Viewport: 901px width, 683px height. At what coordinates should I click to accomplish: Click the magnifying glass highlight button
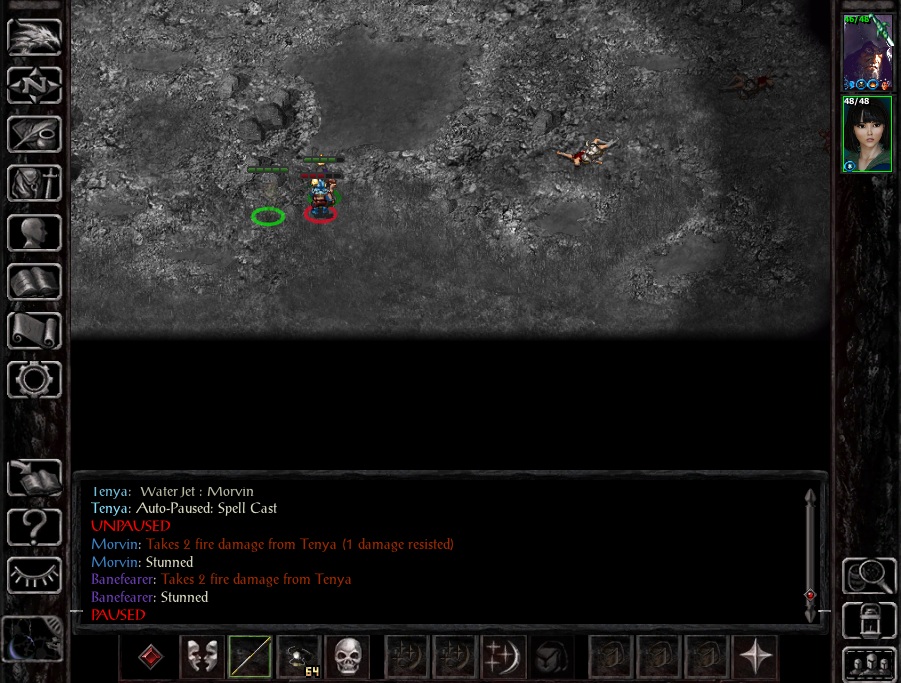click(x=869, y=577)
